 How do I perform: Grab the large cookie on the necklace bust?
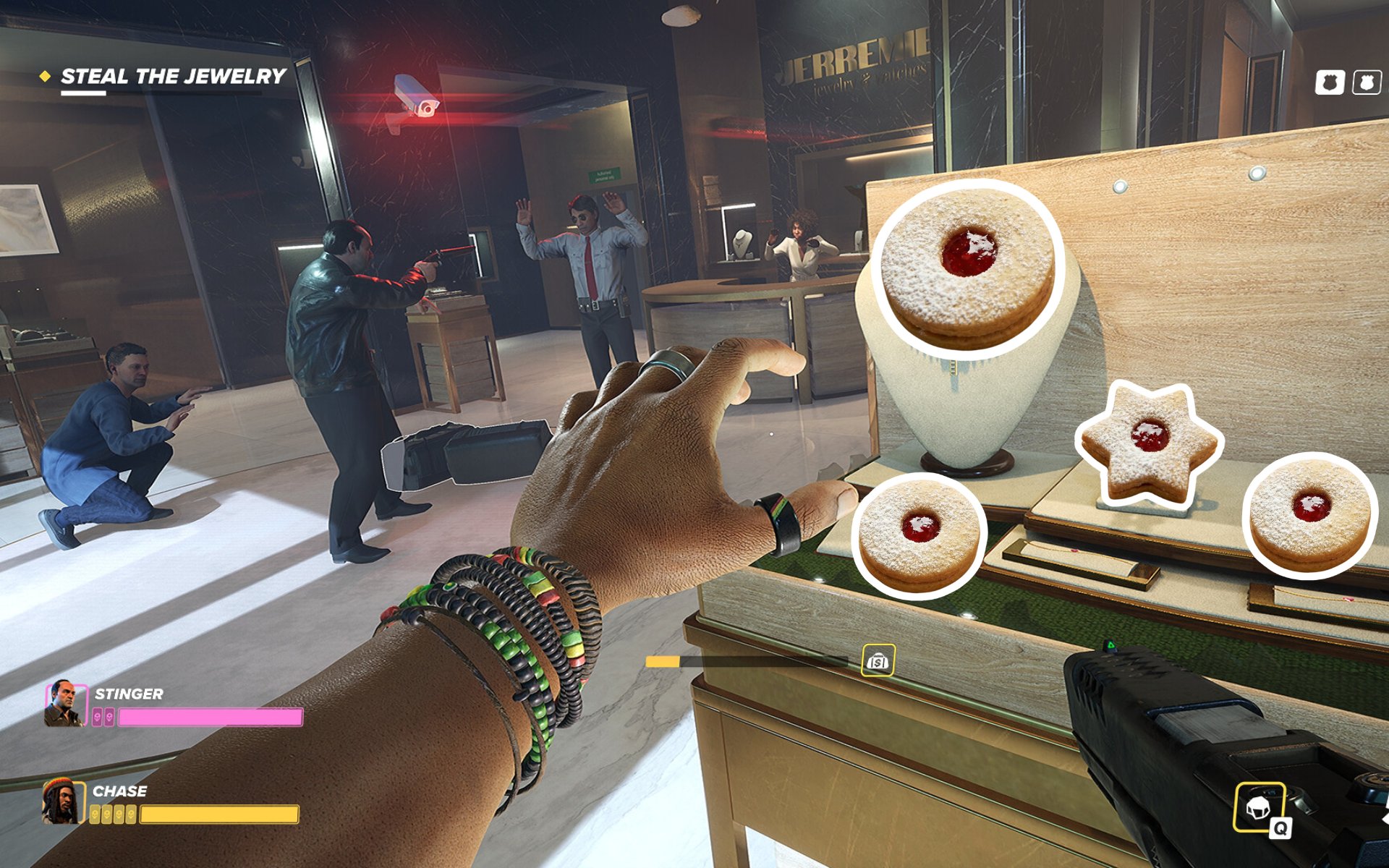(968, 266)
